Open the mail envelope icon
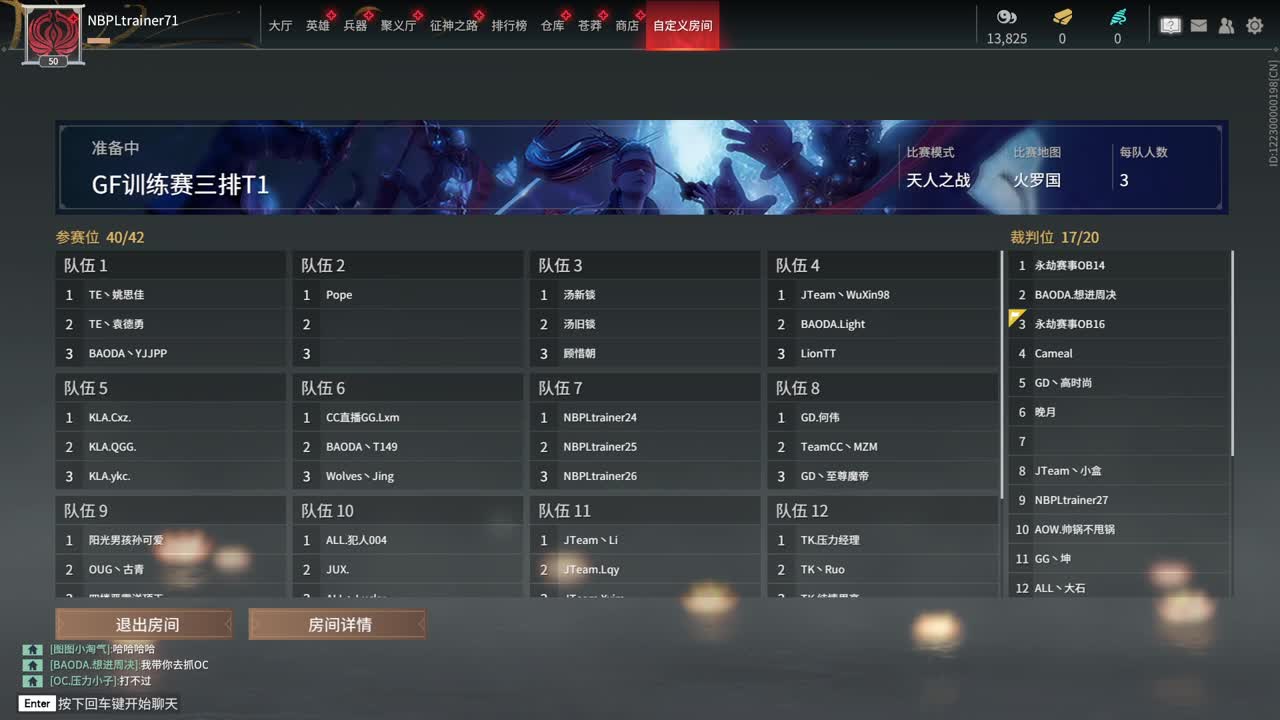This screenshot has width=1280, height=720. [x=1198, y=25]
